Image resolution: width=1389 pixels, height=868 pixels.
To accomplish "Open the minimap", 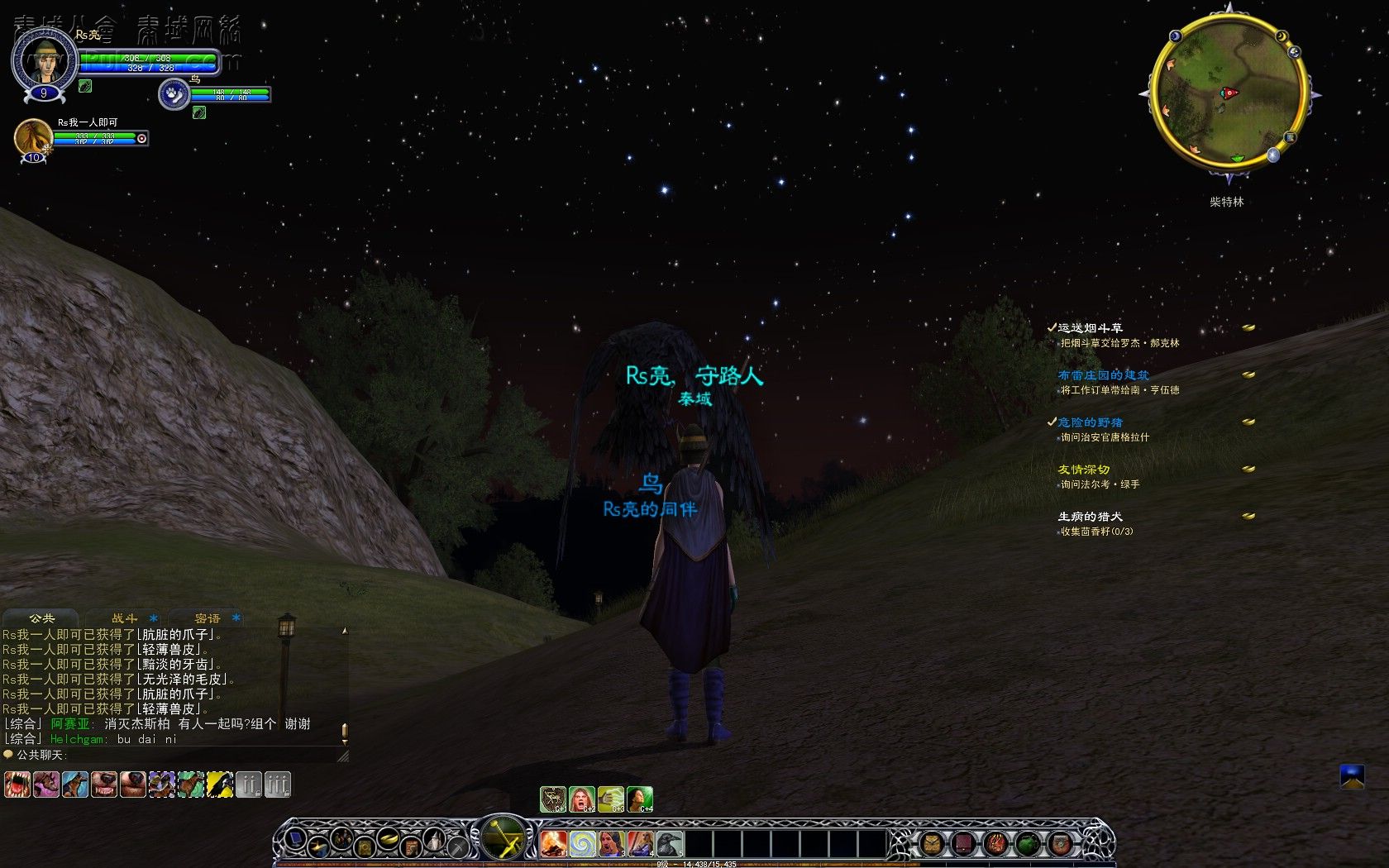I will 1229,93.
